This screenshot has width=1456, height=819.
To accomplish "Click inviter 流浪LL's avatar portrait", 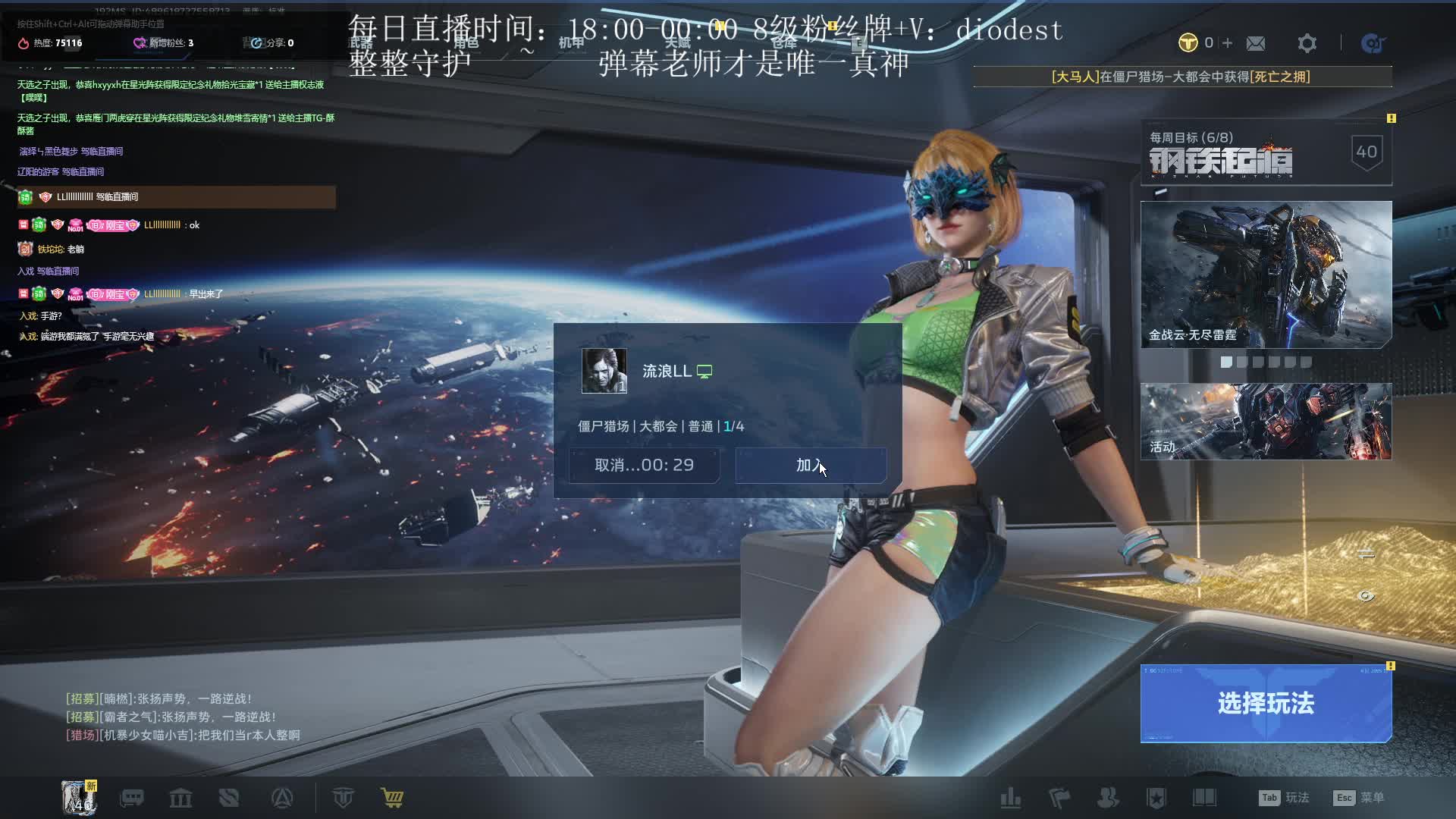I will coord(604,371).
